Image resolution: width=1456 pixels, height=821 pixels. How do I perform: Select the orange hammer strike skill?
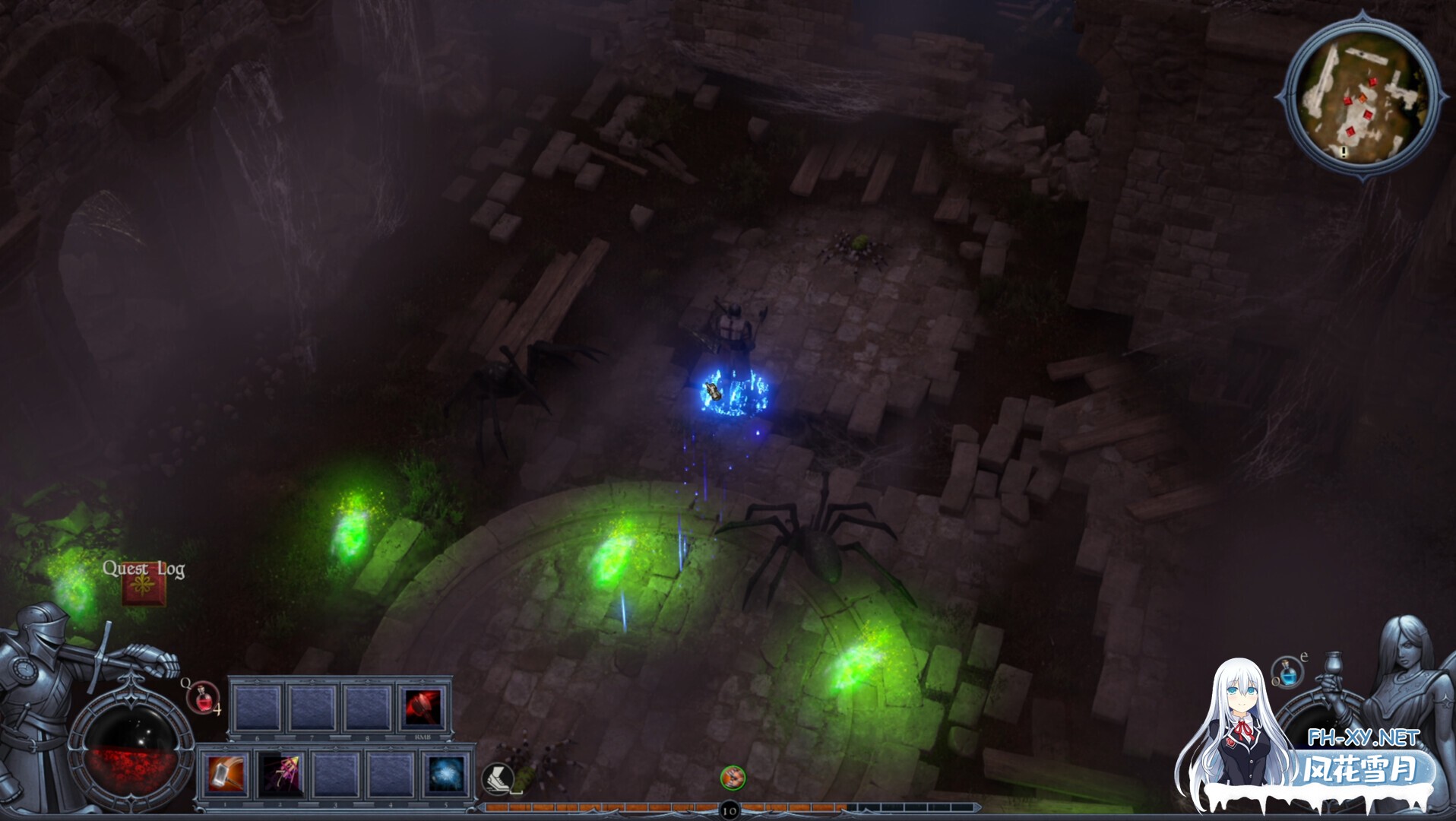point(226,775)
